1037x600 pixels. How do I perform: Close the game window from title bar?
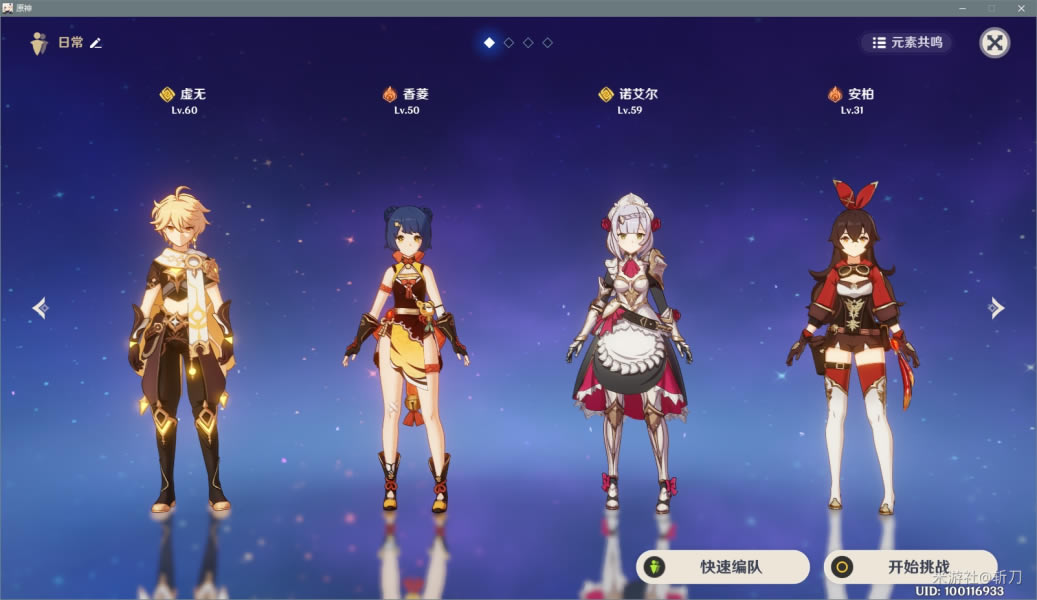pyautogui.click(x=1020, y=8)
